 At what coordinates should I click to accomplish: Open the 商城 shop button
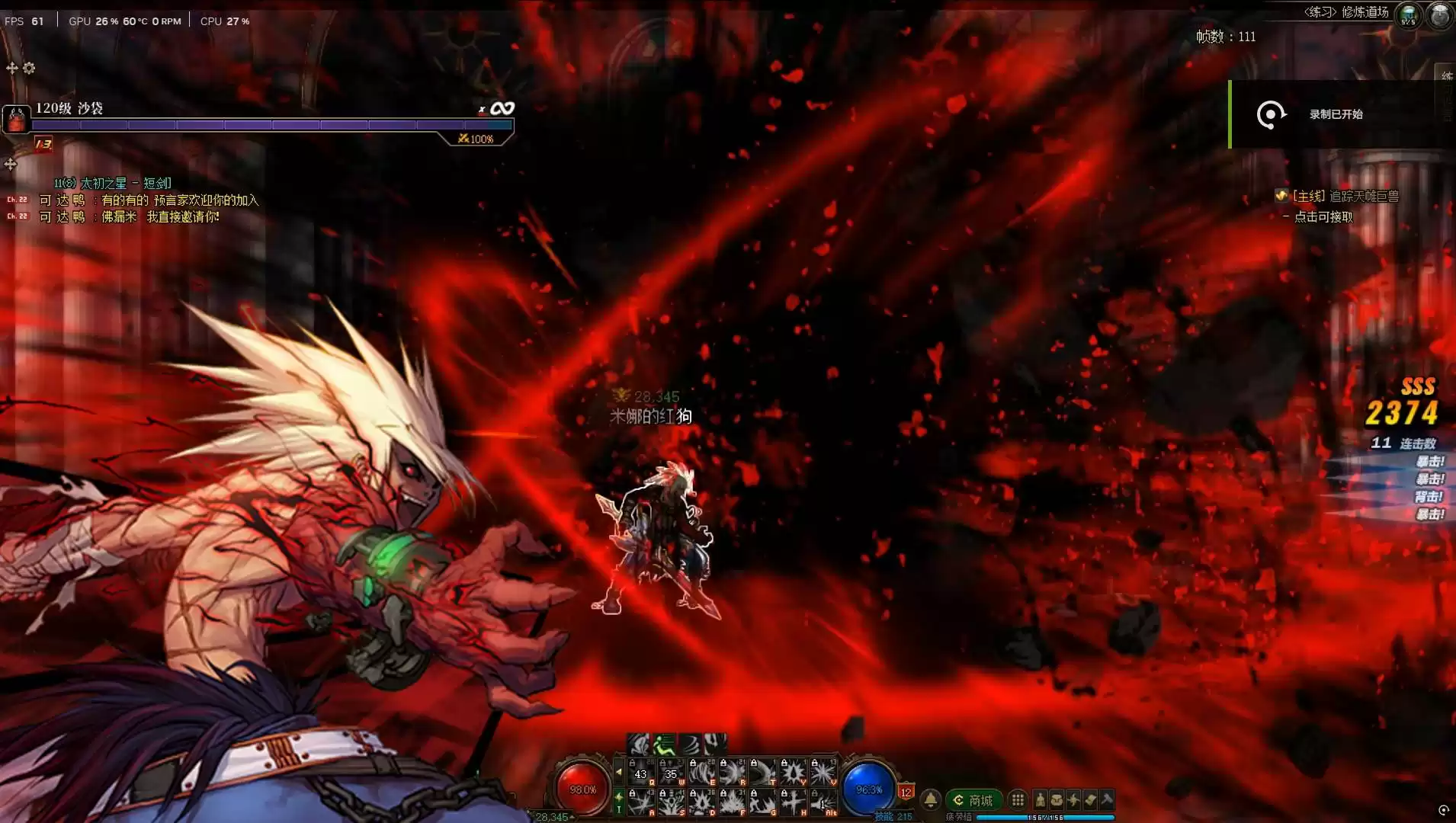974,800
